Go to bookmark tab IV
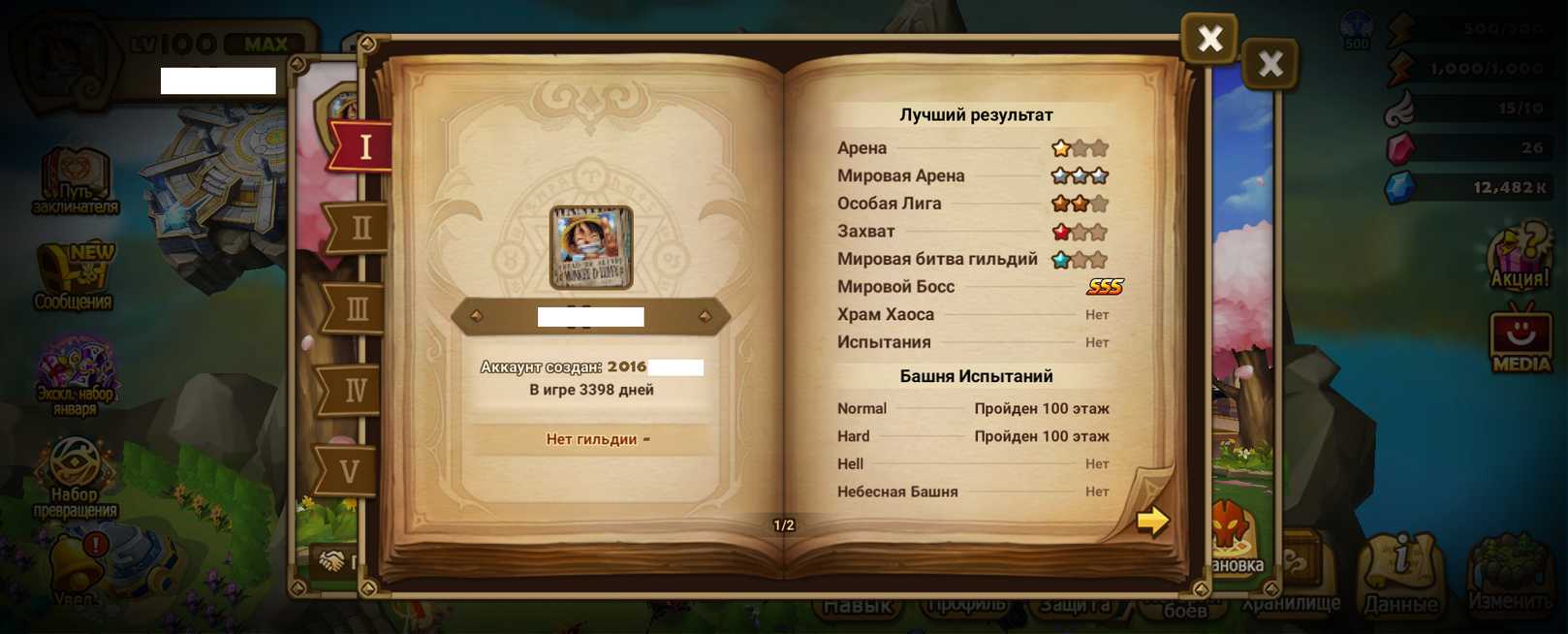The width and height of the screenshot is (1568, 634). pyautogui.click(x=354, y=390)
